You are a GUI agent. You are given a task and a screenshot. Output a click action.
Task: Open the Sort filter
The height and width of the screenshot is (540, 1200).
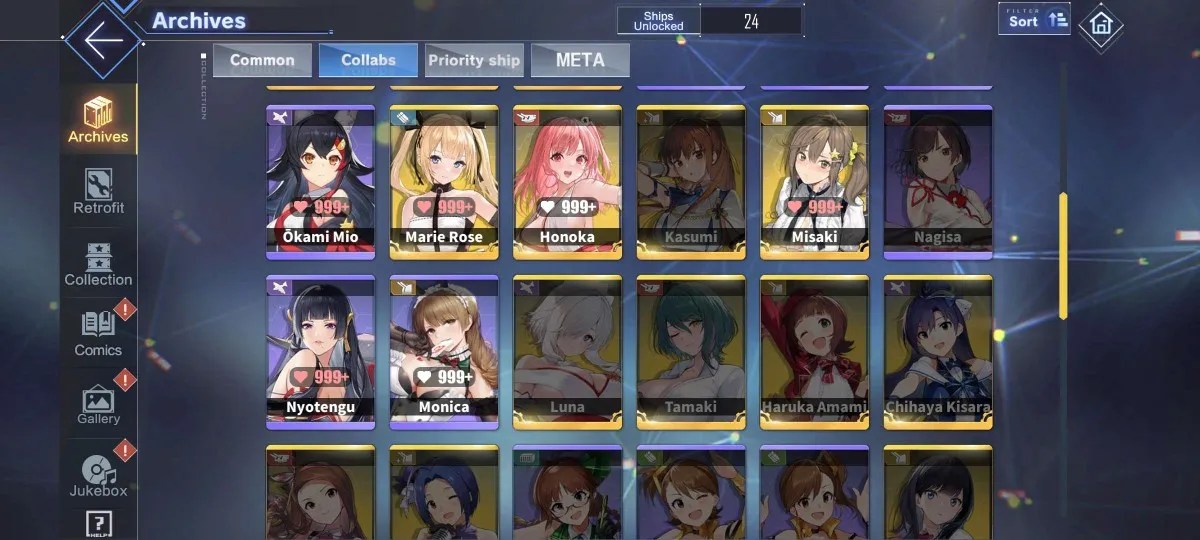coord(1034,20)
